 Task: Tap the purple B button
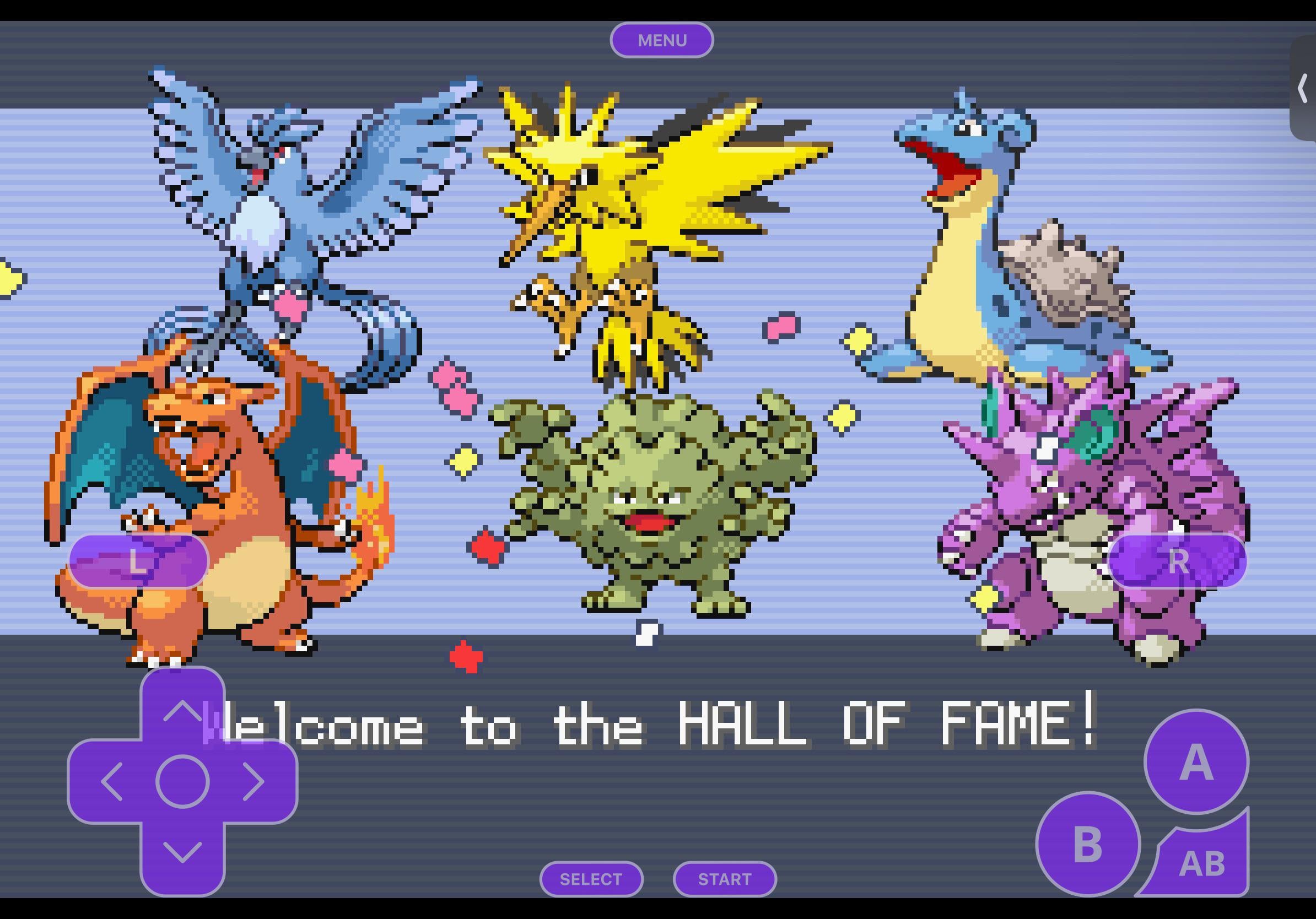1087,844
